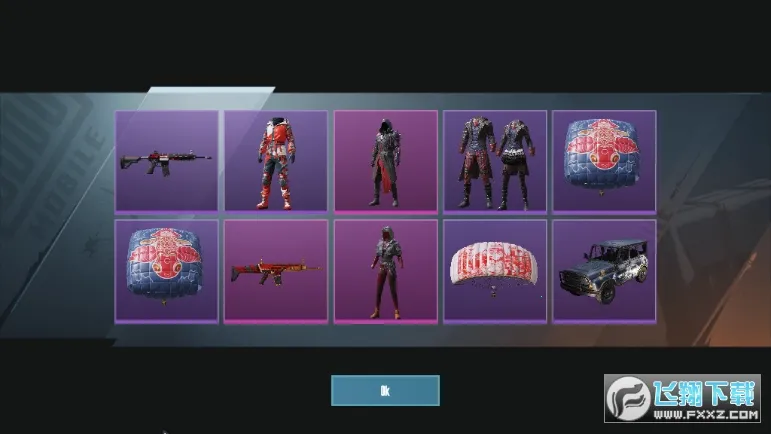771x434 pixels.
Task: Open the tile showing two dark coats
Action: pyautogui.click(x=495, y=160)
